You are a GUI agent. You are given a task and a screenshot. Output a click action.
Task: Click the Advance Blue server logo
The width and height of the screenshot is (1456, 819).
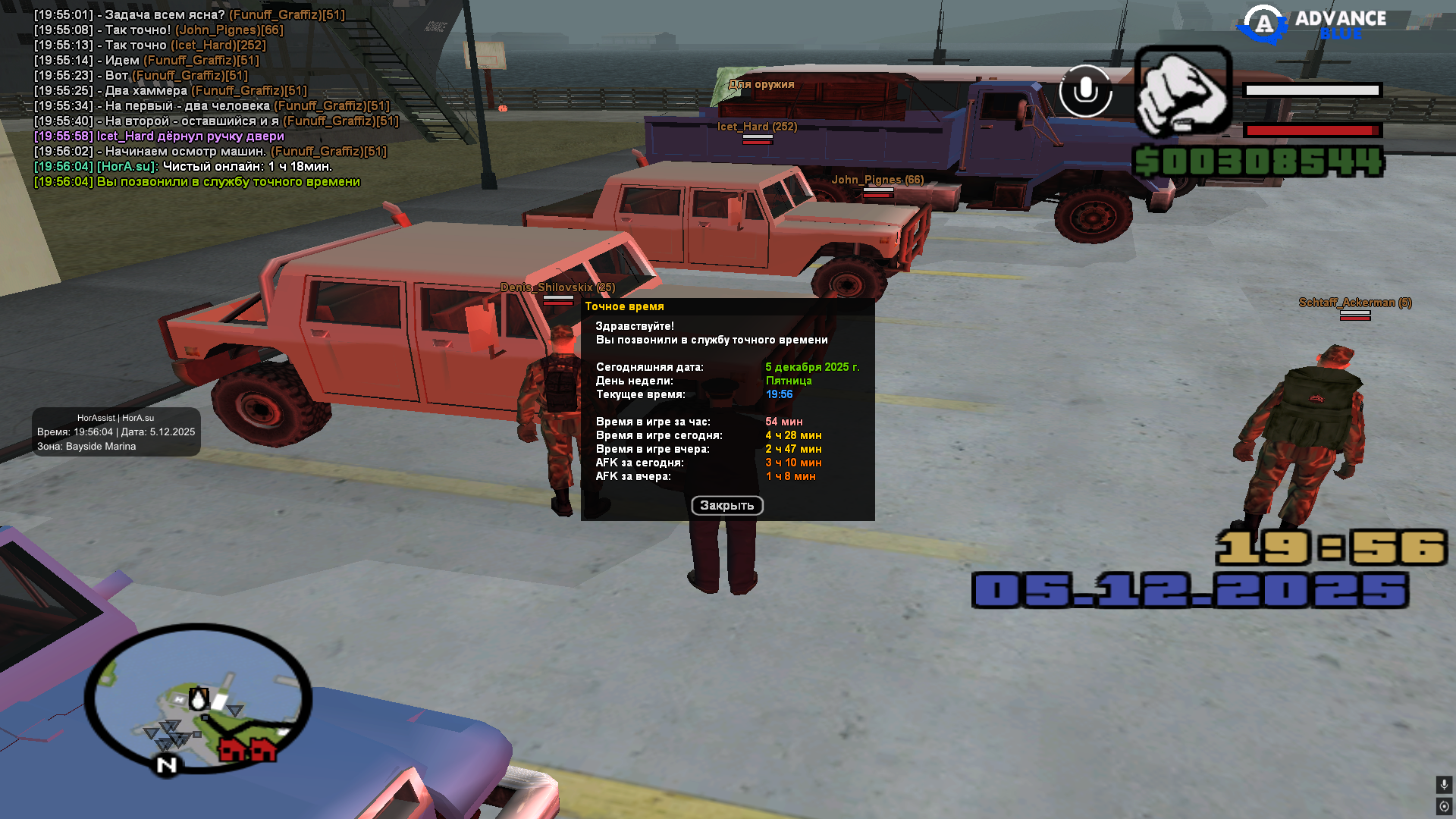click(1312, 24)
